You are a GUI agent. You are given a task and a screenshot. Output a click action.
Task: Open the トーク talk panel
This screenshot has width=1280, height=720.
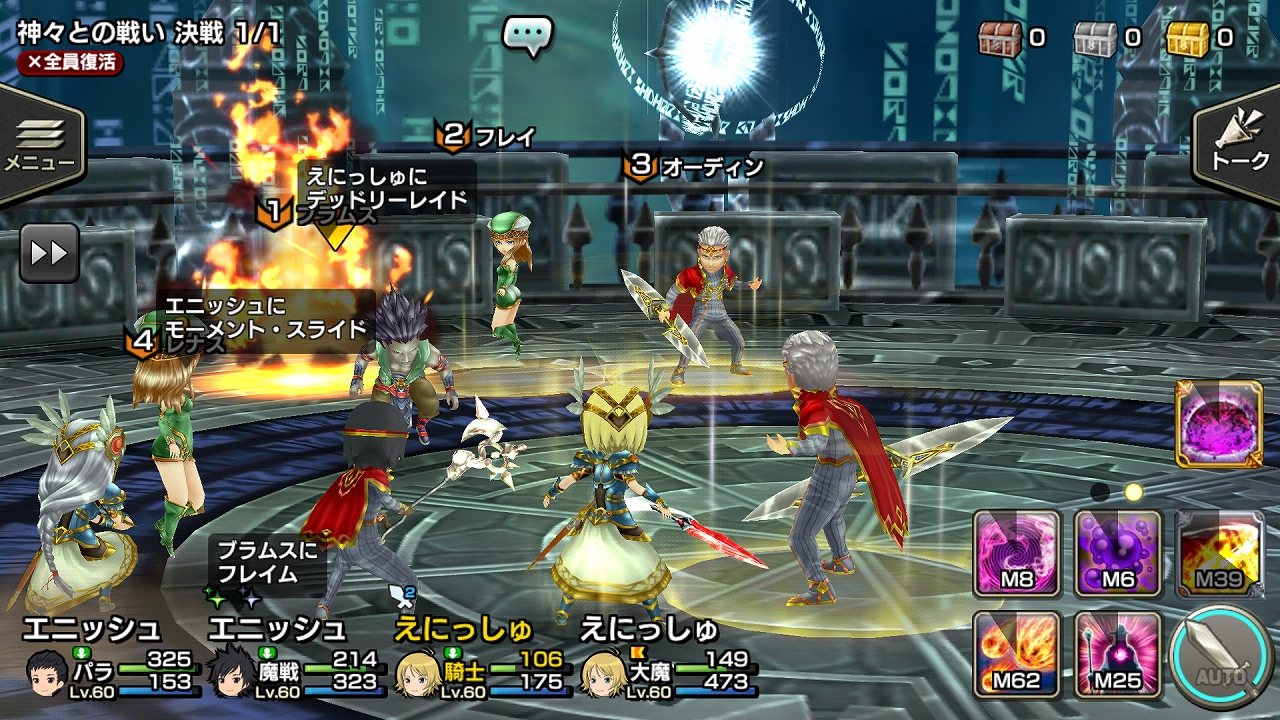pyautogui.click(x=1240, y=143)
